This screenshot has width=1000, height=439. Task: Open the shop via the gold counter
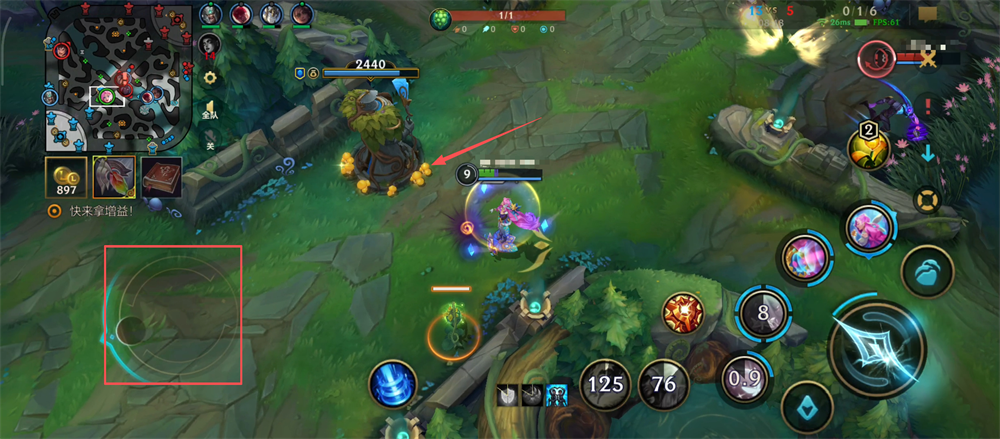point(65,177)
